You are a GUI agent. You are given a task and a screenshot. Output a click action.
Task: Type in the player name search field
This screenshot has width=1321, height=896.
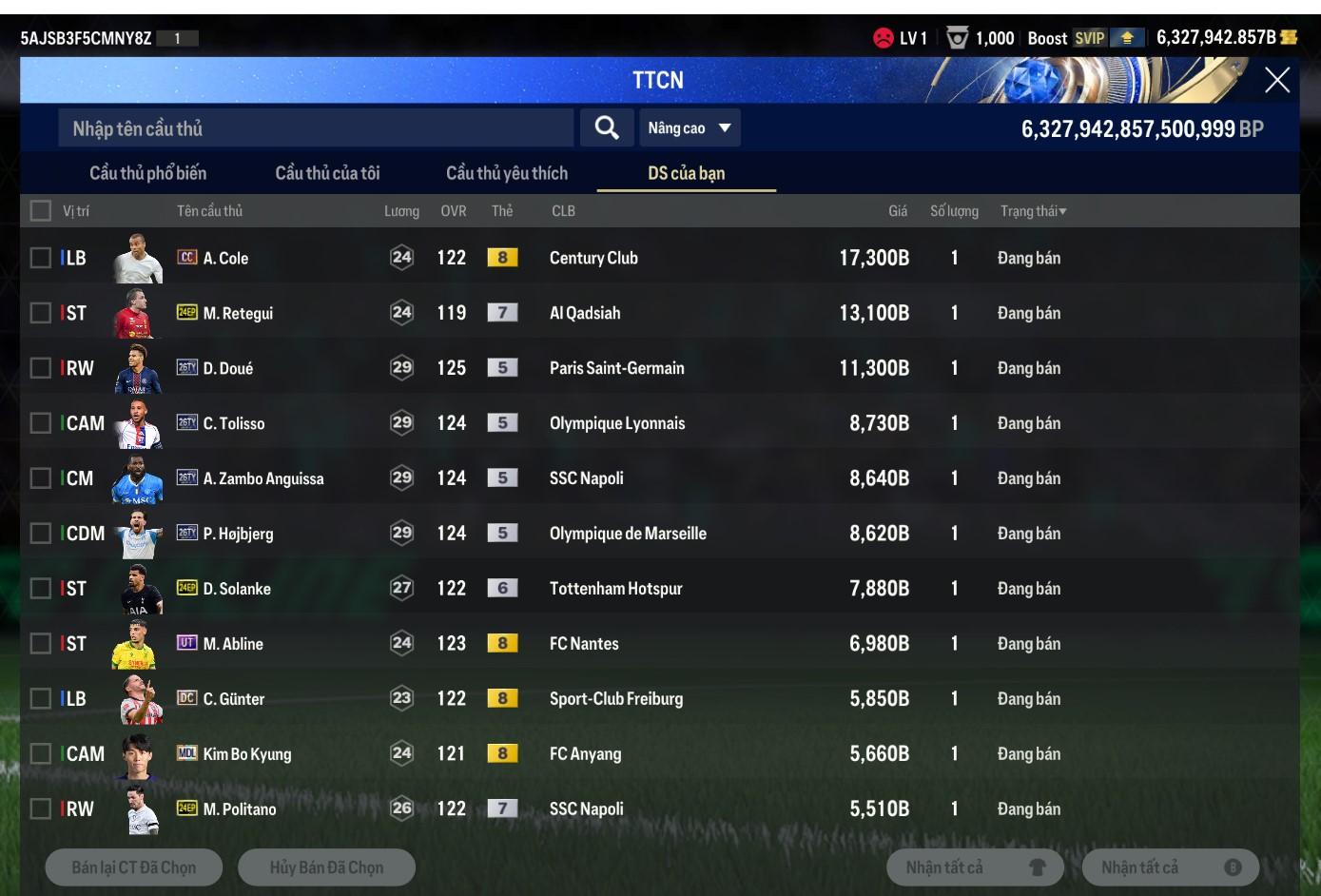316,128
